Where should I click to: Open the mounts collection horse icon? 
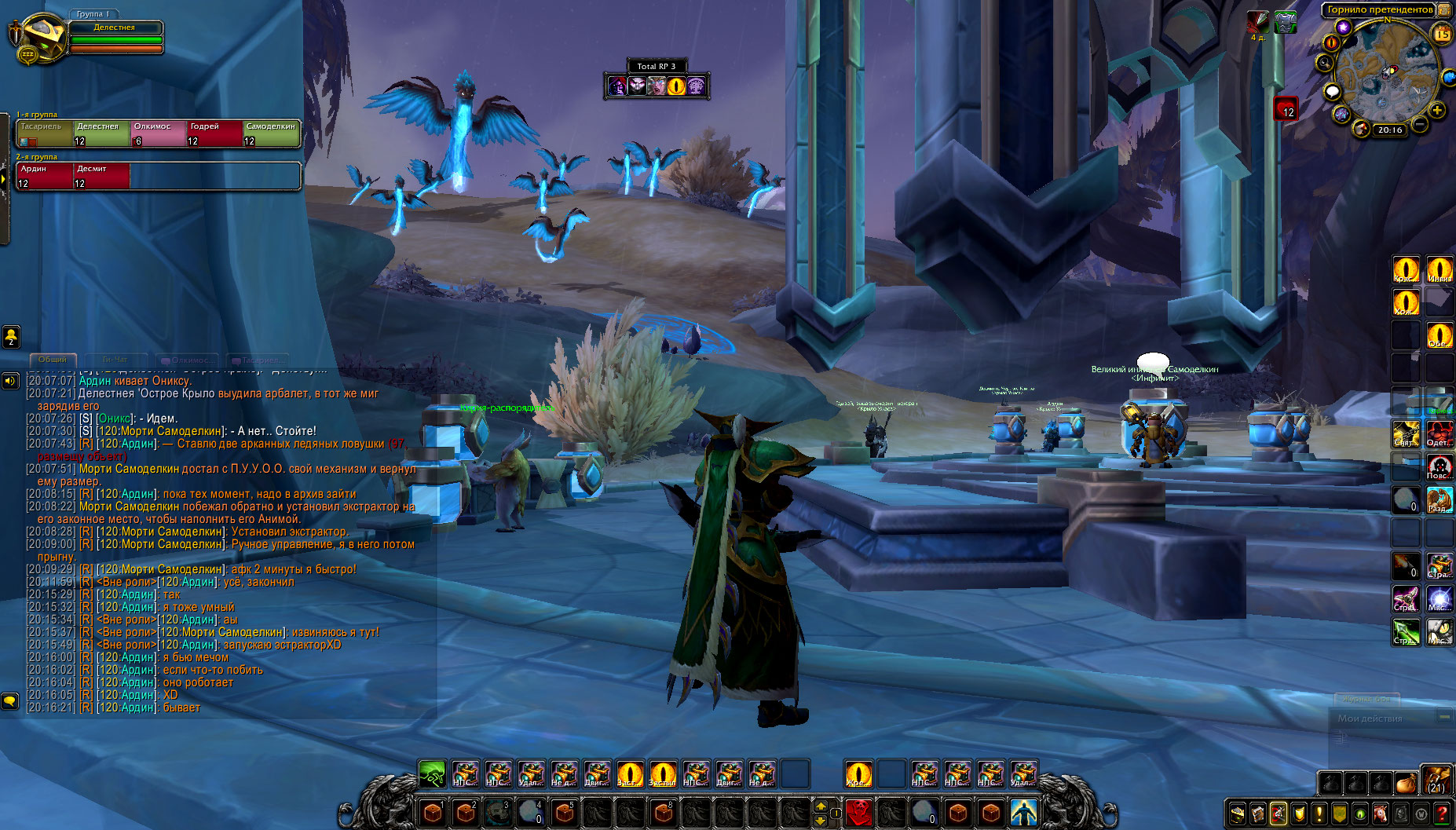[1381, 814]
